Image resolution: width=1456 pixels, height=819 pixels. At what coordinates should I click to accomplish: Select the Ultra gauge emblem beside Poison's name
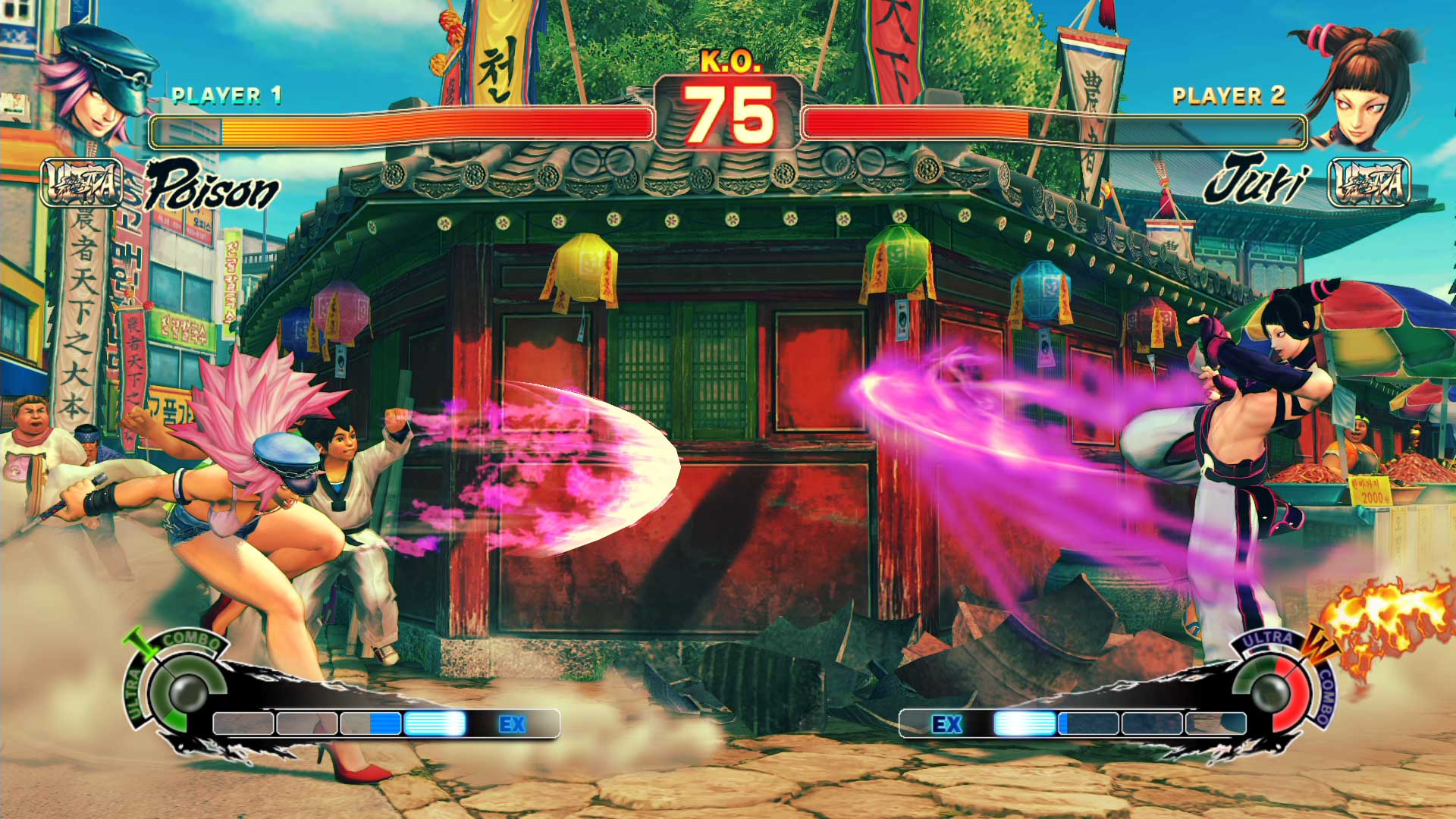click(x=81, y=184)
